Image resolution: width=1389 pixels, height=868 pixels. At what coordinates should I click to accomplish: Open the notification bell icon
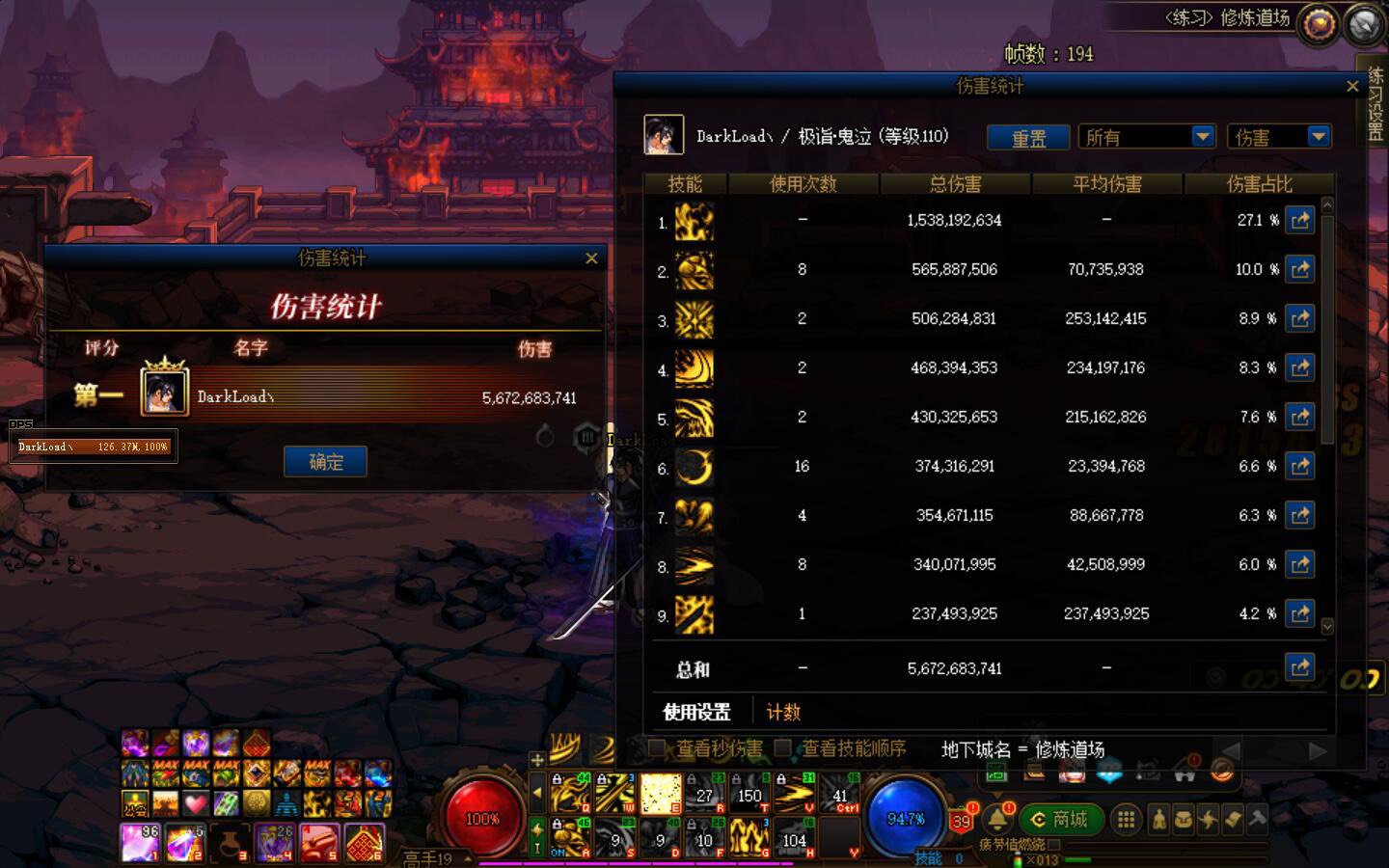(x=996, y=820)
